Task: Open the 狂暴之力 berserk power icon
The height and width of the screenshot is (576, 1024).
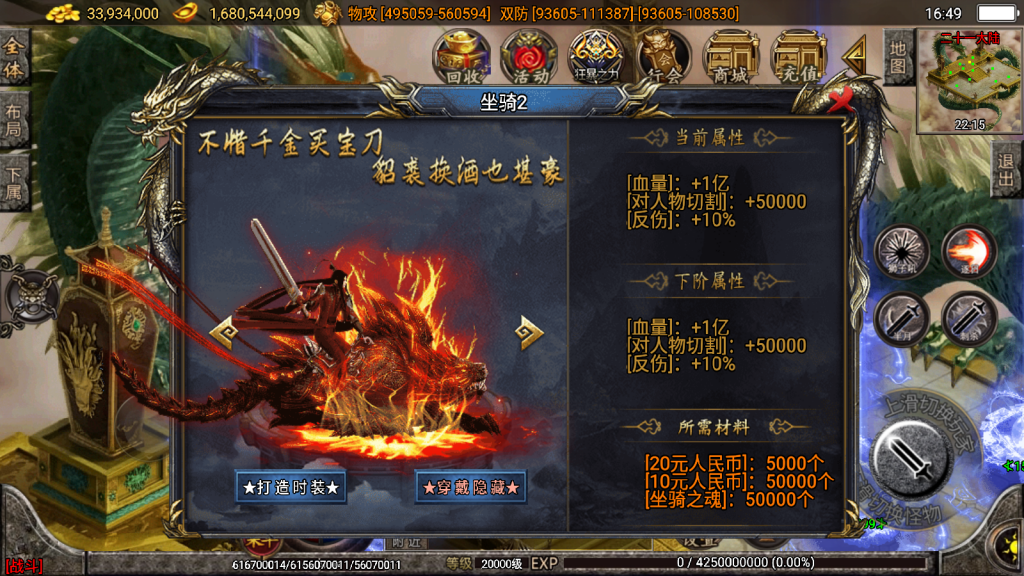Action: [x=596, y=56]
